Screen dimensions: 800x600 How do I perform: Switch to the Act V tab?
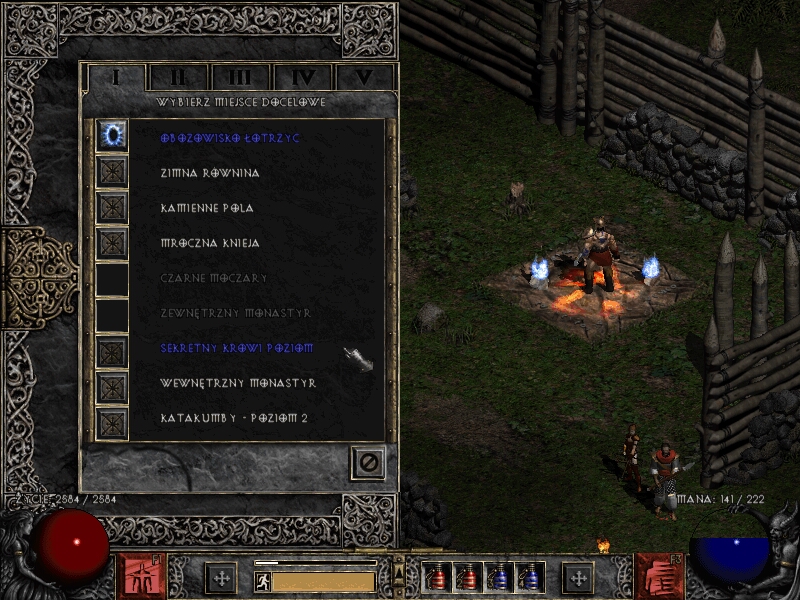coord(365,77)
